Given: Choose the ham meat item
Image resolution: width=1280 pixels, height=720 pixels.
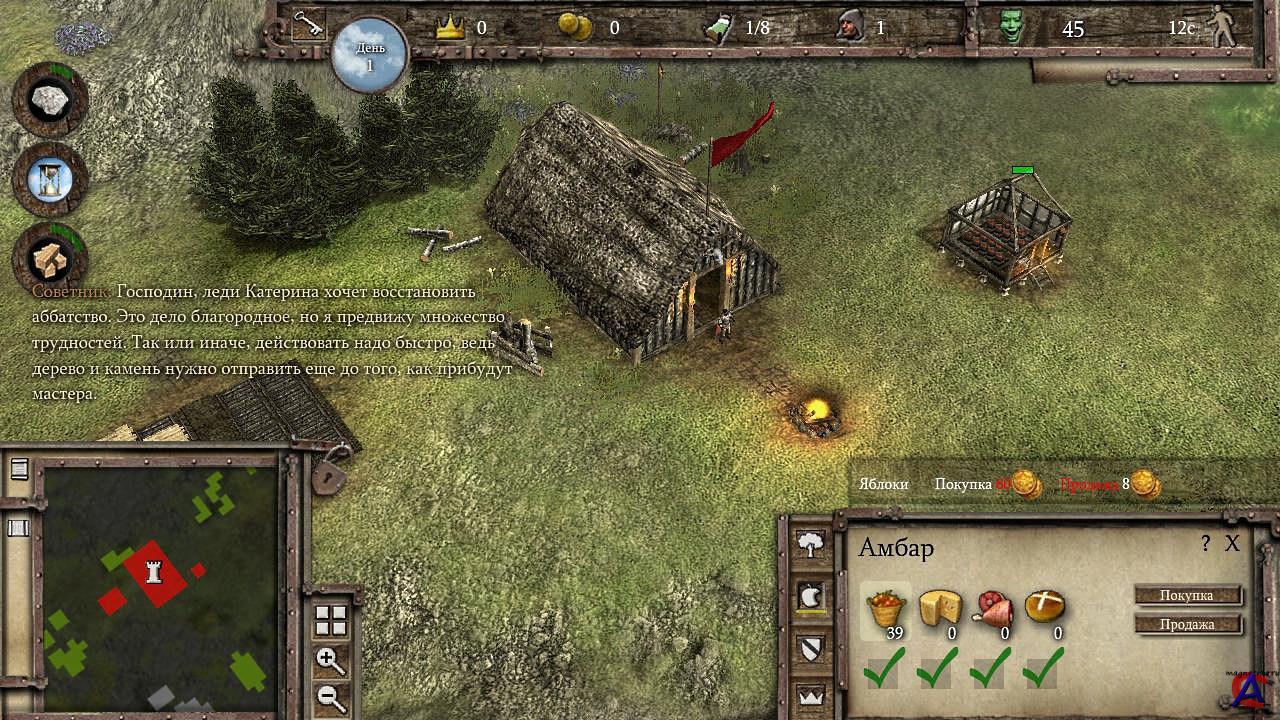Looking at the screenshot, I should point(992,609).
